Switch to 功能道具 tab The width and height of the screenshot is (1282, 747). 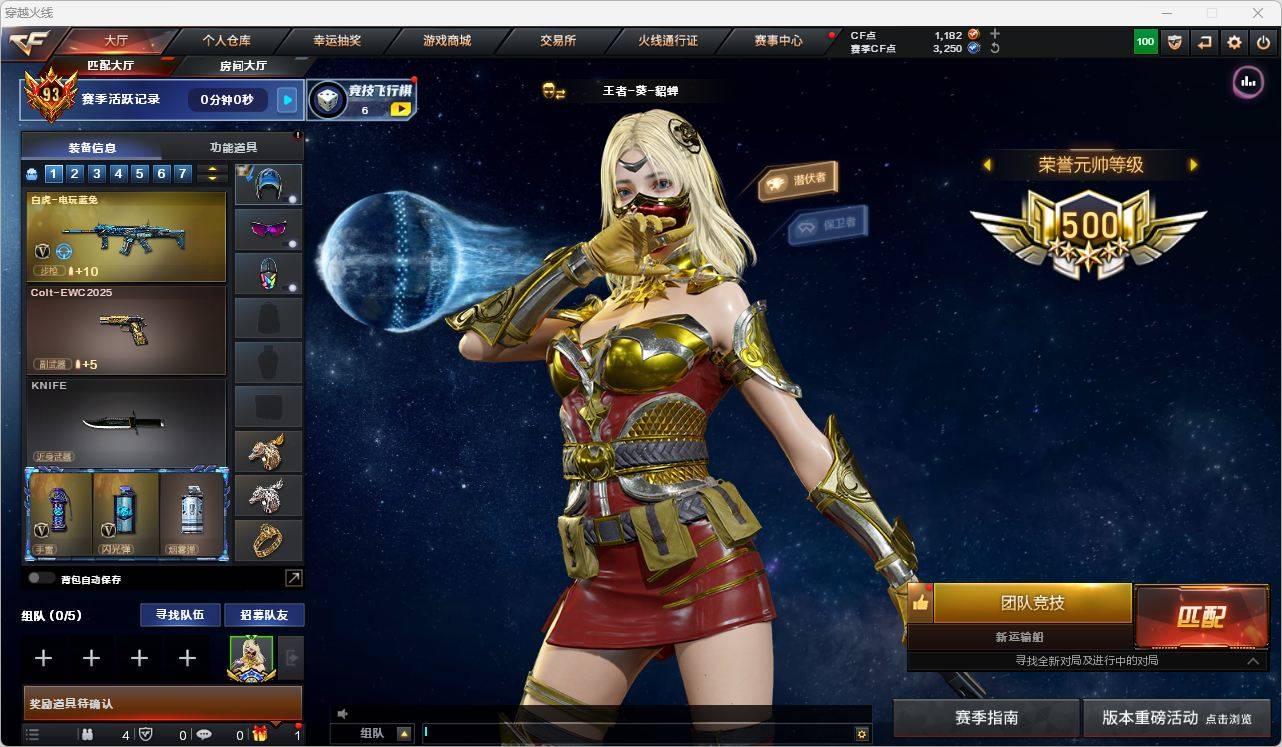pos(233,147)
